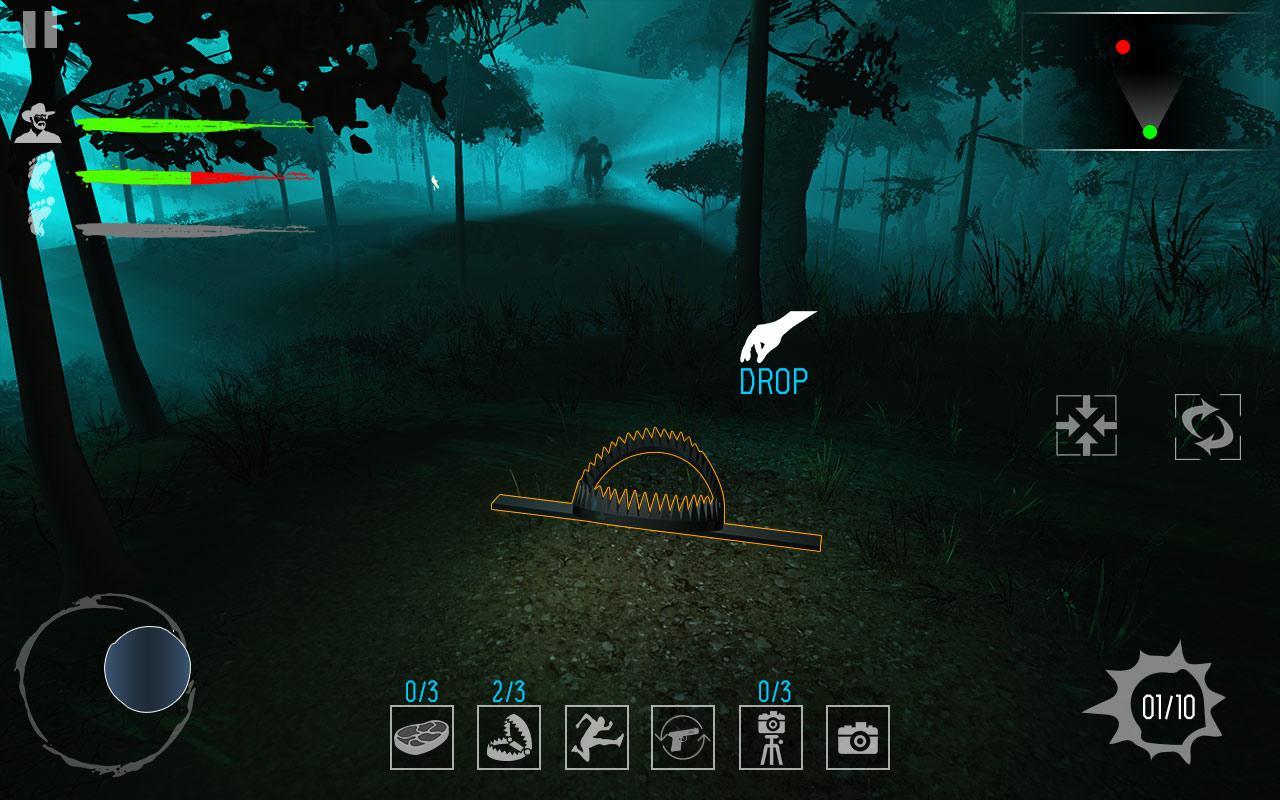Select the meat bait slot
This screenshot has width=1280, height=800.
coord(421,737)
